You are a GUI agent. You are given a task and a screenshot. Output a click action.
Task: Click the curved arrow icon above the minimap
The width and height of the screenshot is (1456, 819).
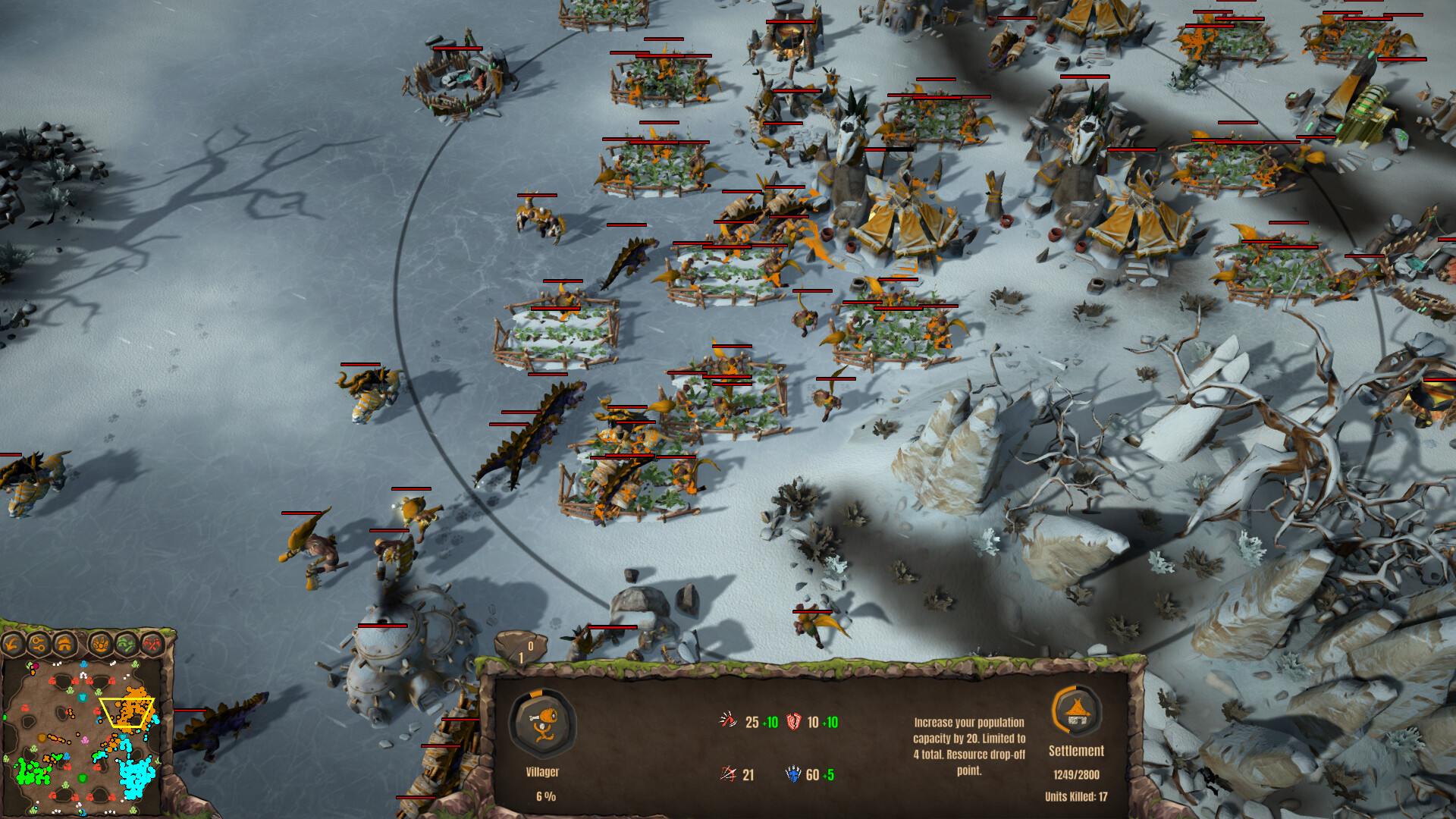coord(11,645)
